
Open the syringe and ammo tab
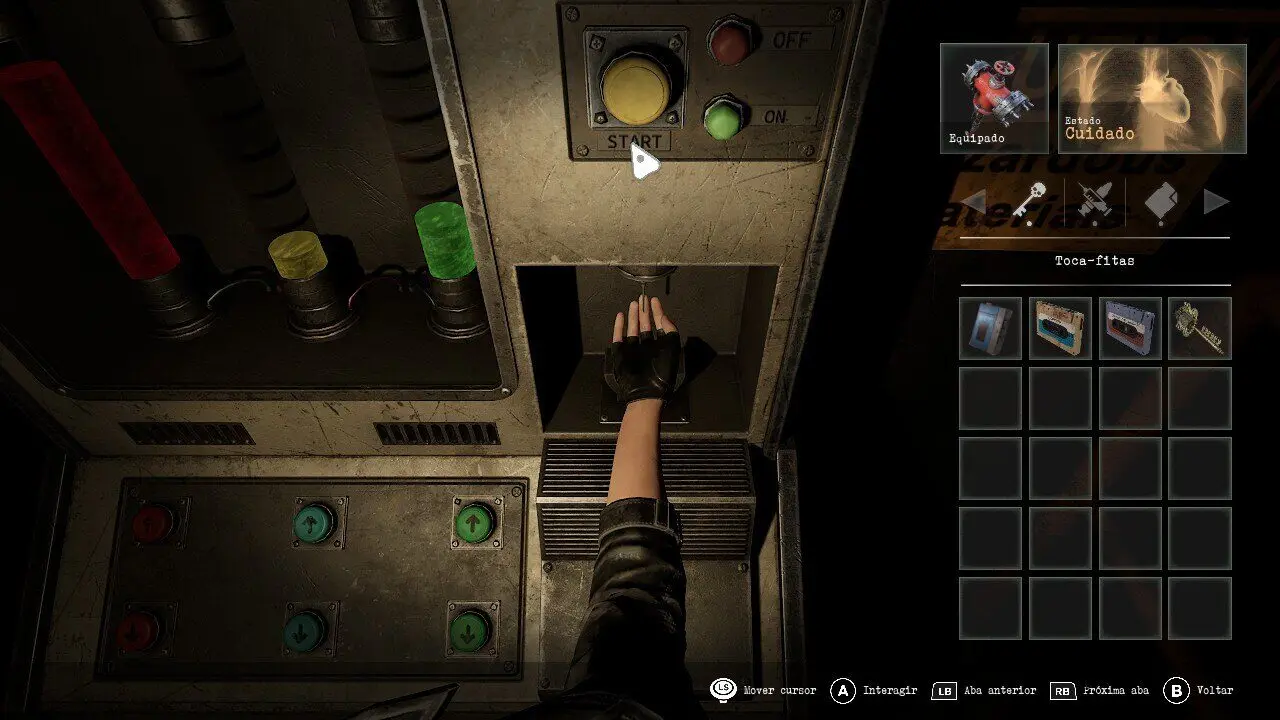tap(1093, 203)
